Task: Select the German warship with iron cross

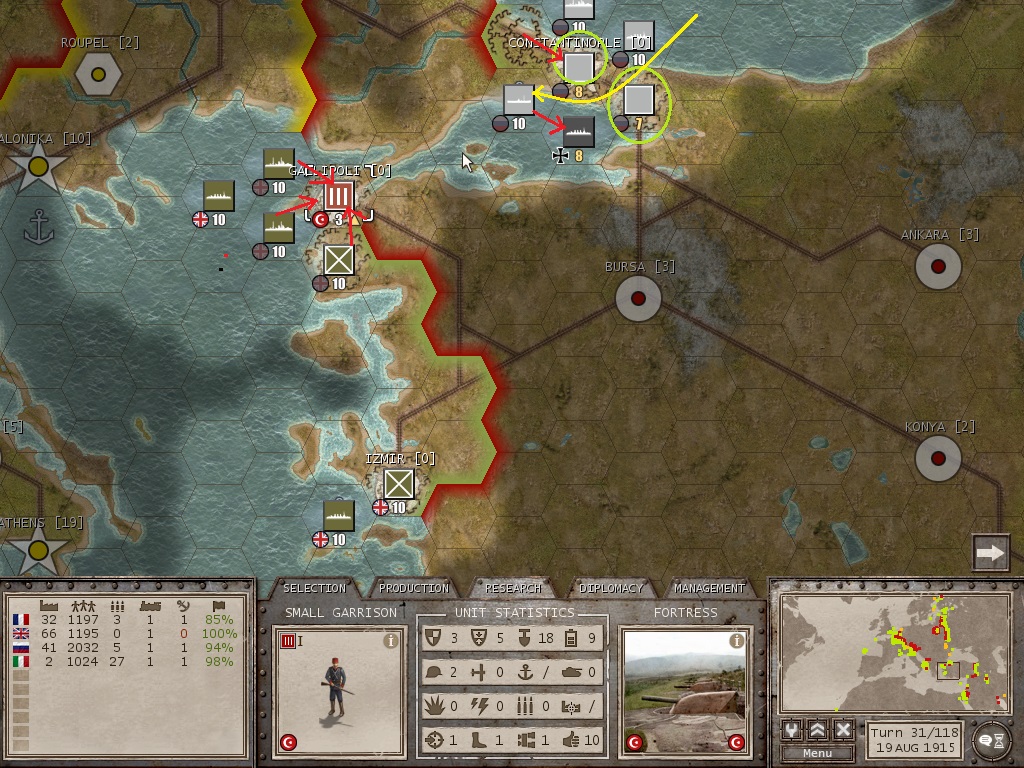Action: (579, 131)
